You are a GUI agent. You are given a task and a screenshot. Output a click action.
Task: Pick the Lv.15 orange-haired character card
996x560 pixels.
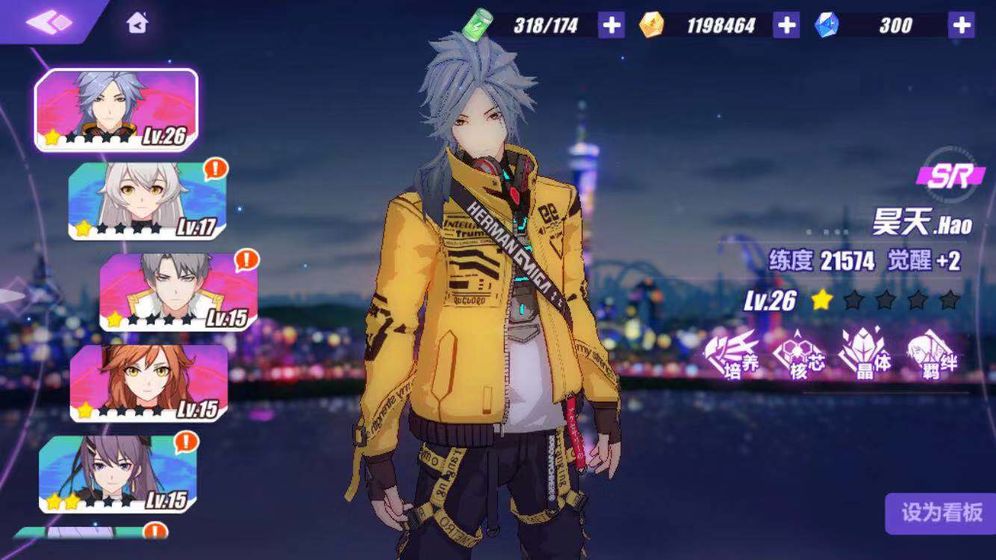coord(148,383)
